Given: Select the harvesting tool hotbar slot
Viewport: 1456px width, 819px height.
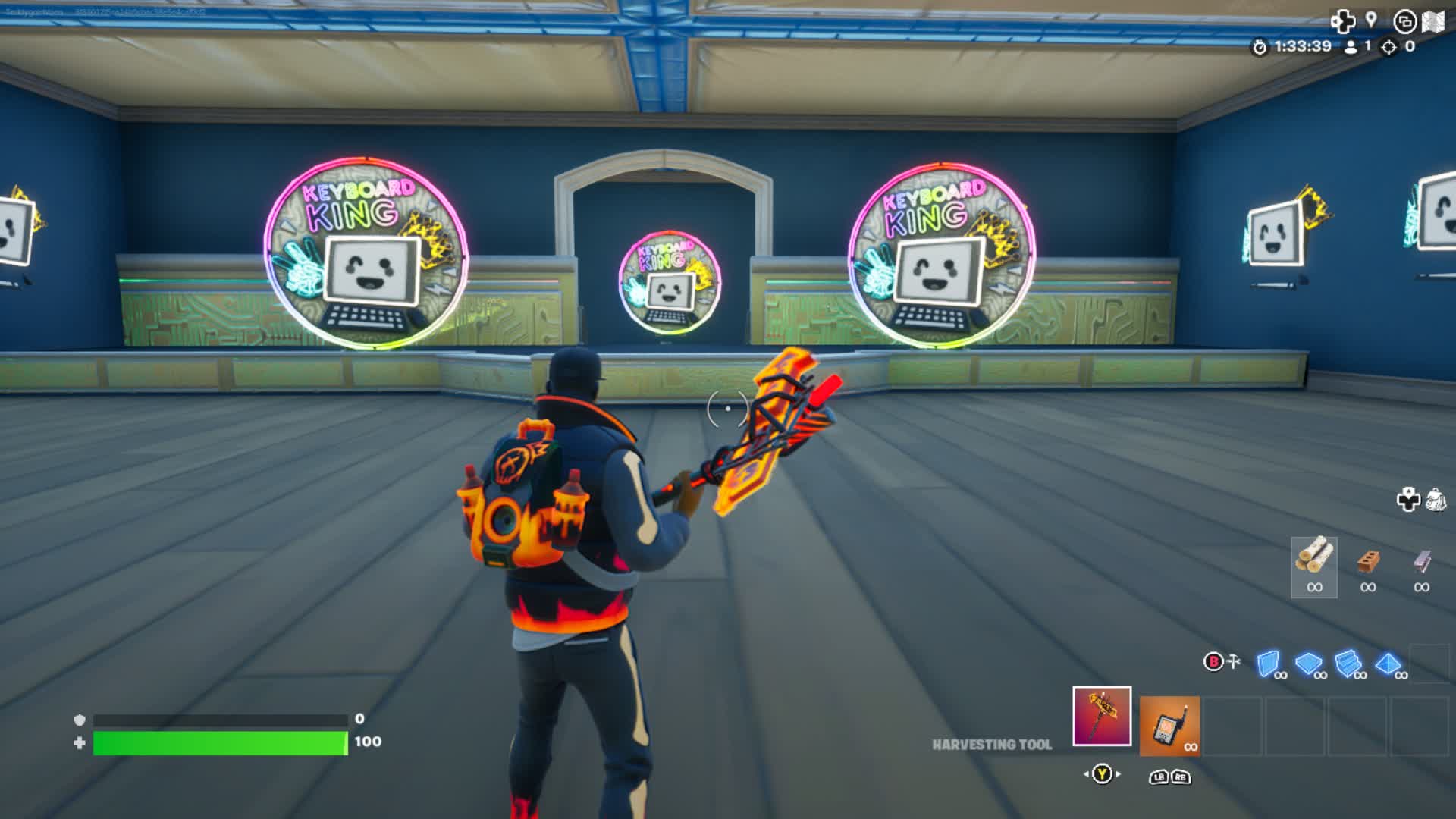Looking at the screenshot, I should pos(1102,716).
